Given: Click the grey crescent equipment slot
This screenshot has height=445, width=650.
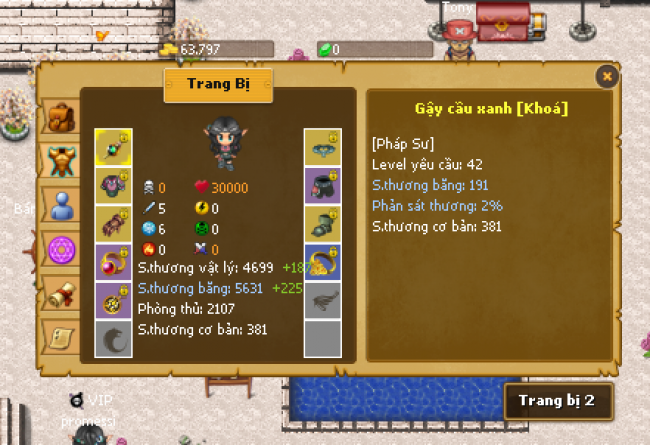Looking at the screenshot, I should 113,338.
